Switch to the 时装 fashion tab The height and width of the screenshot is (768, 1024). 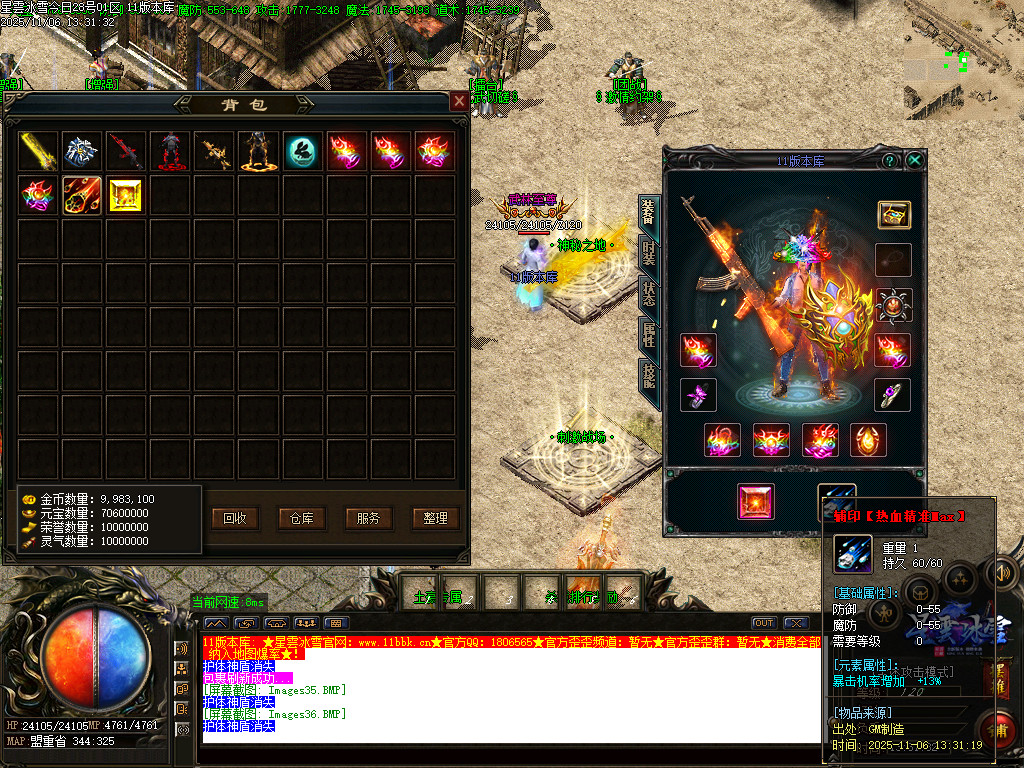649,254
